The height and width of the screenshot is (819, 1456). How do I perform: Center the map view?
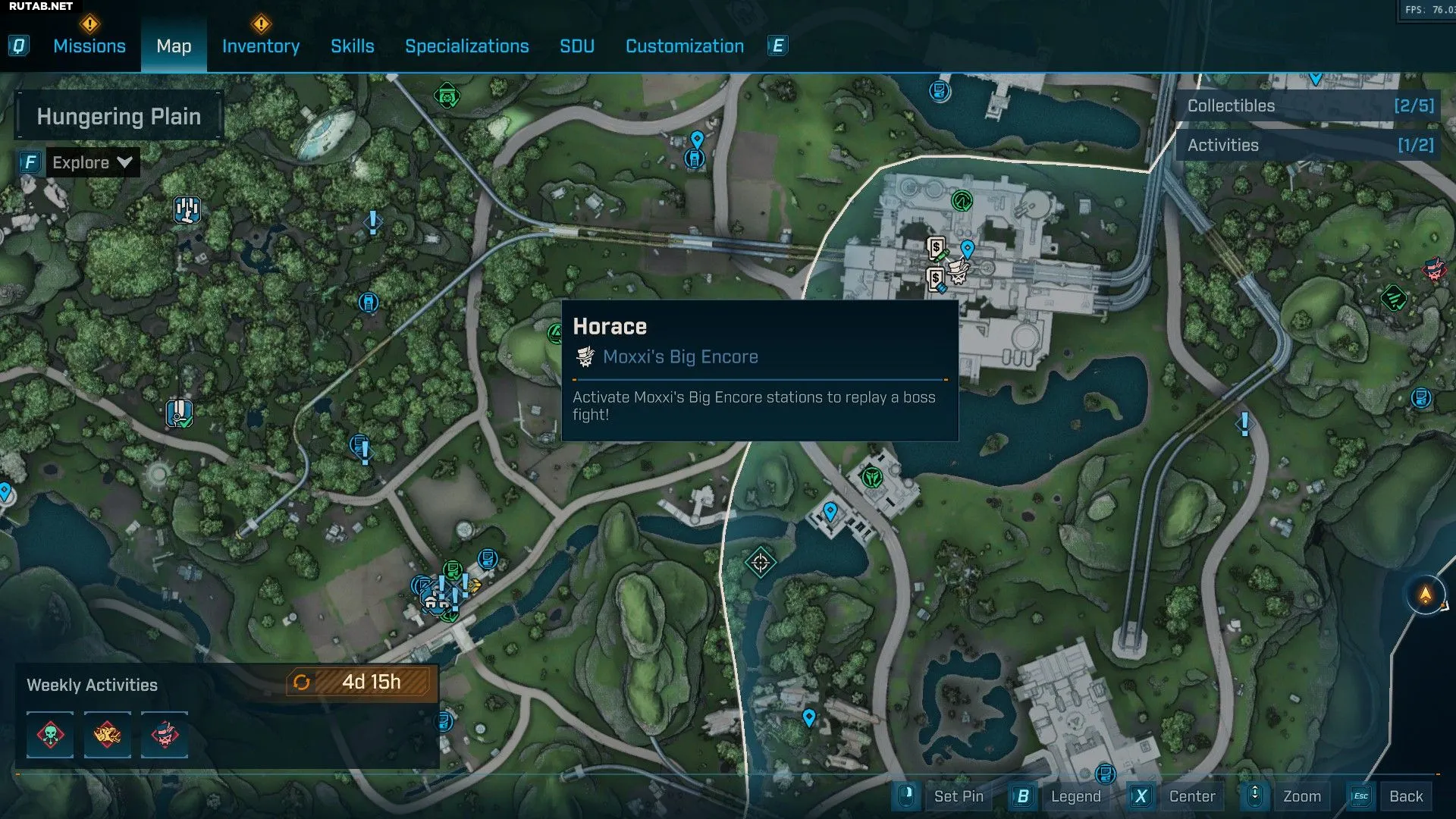click(1191, 796)
